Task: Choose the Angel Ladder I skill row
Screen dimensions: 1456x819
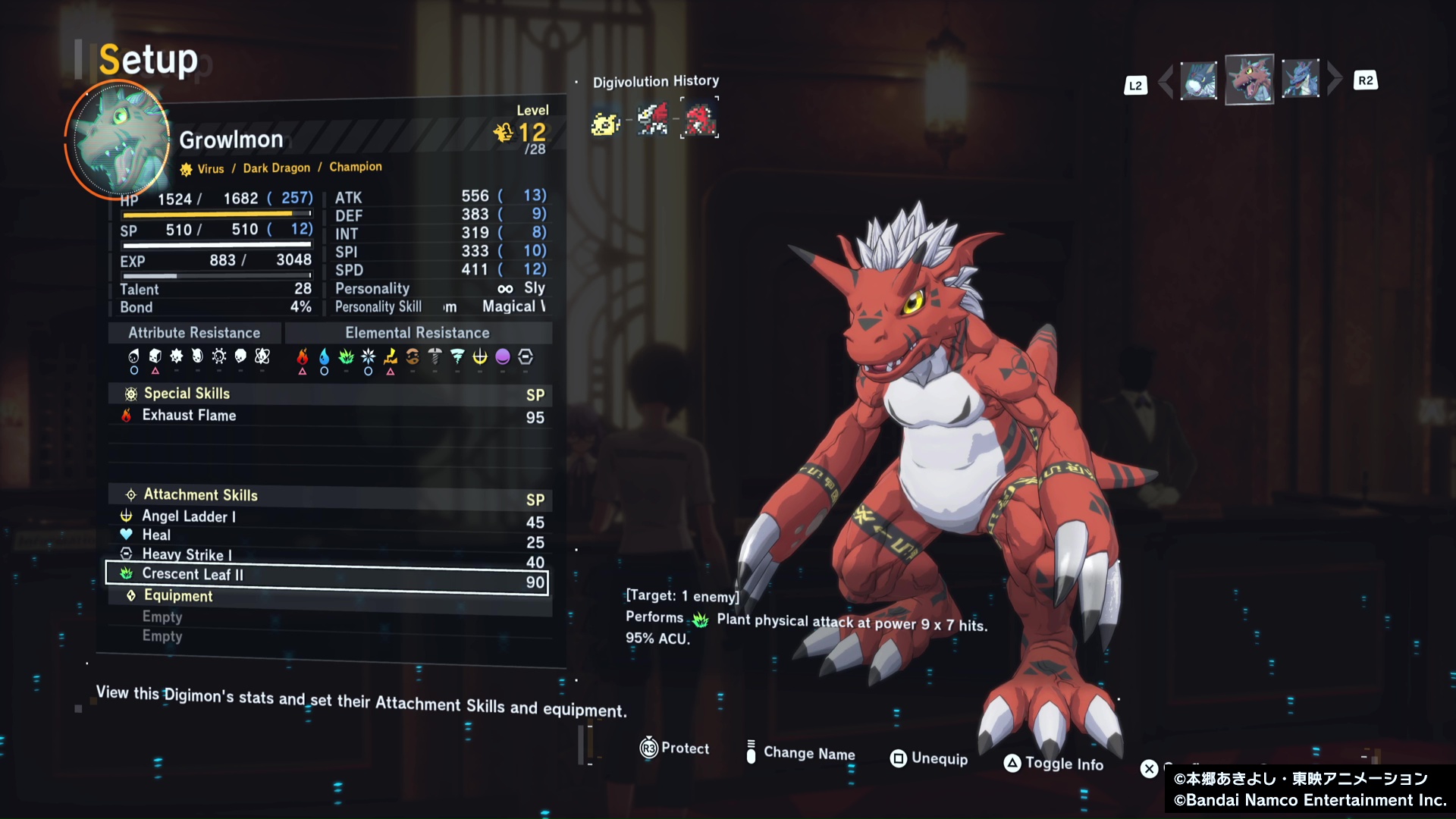Action: [x=326, y=519]
